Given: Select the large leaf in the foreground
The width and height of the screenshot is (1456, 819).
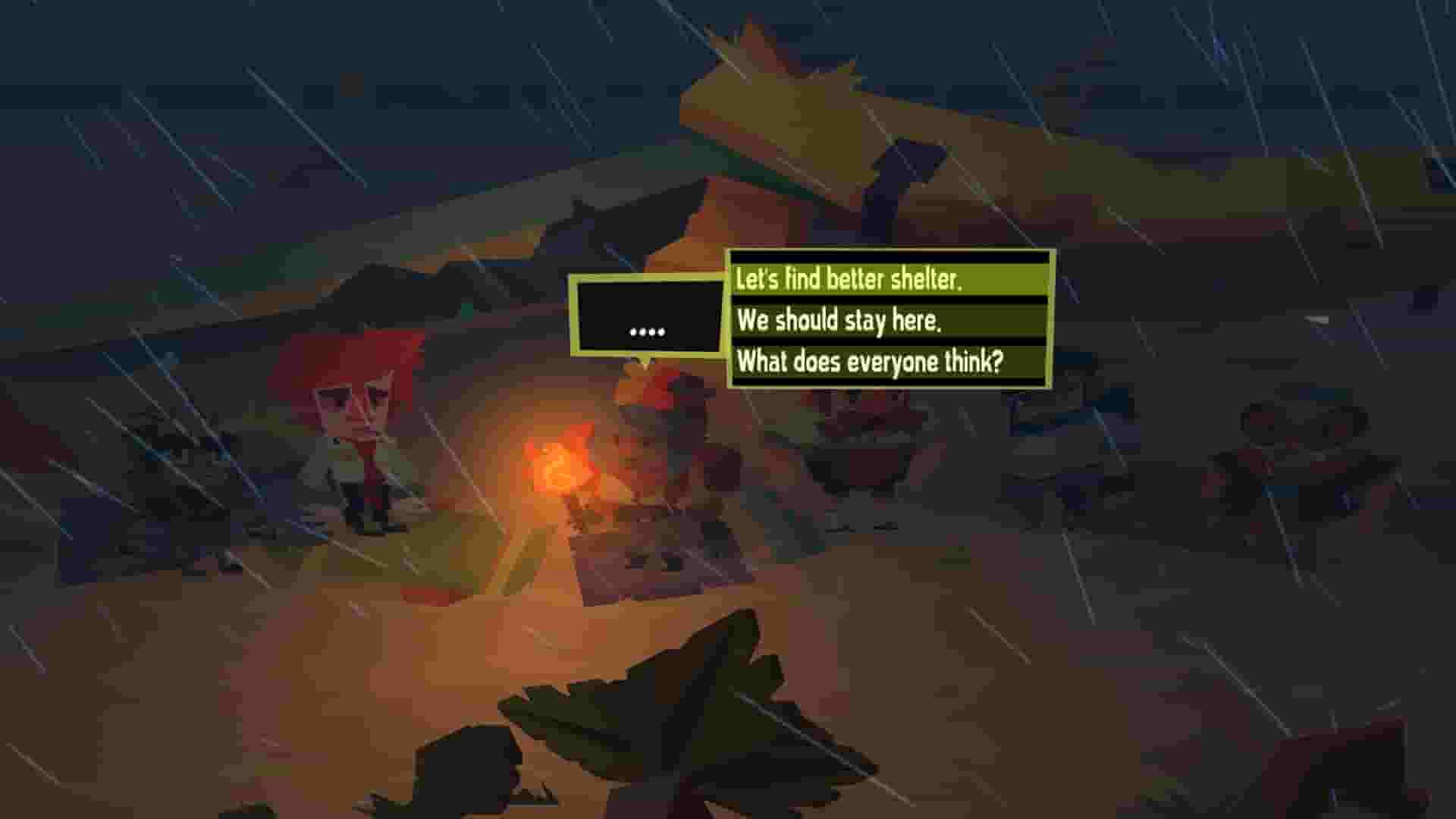Looking at the screenshot, I should pos(667,720).
